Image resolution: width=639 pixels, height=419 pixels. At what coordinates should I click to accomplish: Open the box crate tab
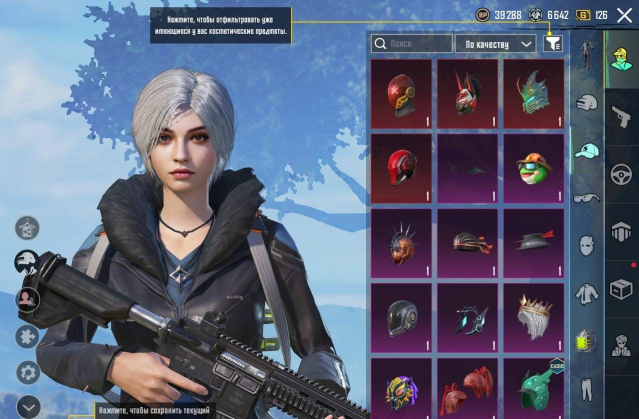click(621, 290)
